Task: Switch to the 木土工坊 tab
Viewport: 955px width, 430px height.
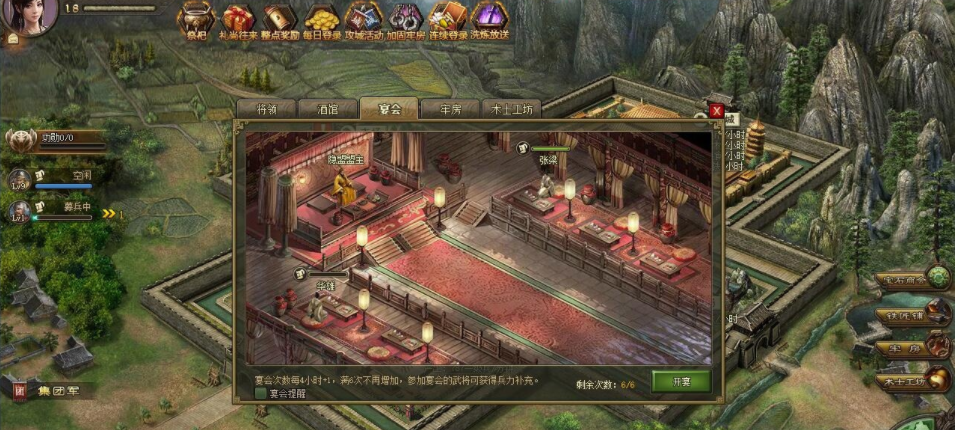Action: point(512,110)
